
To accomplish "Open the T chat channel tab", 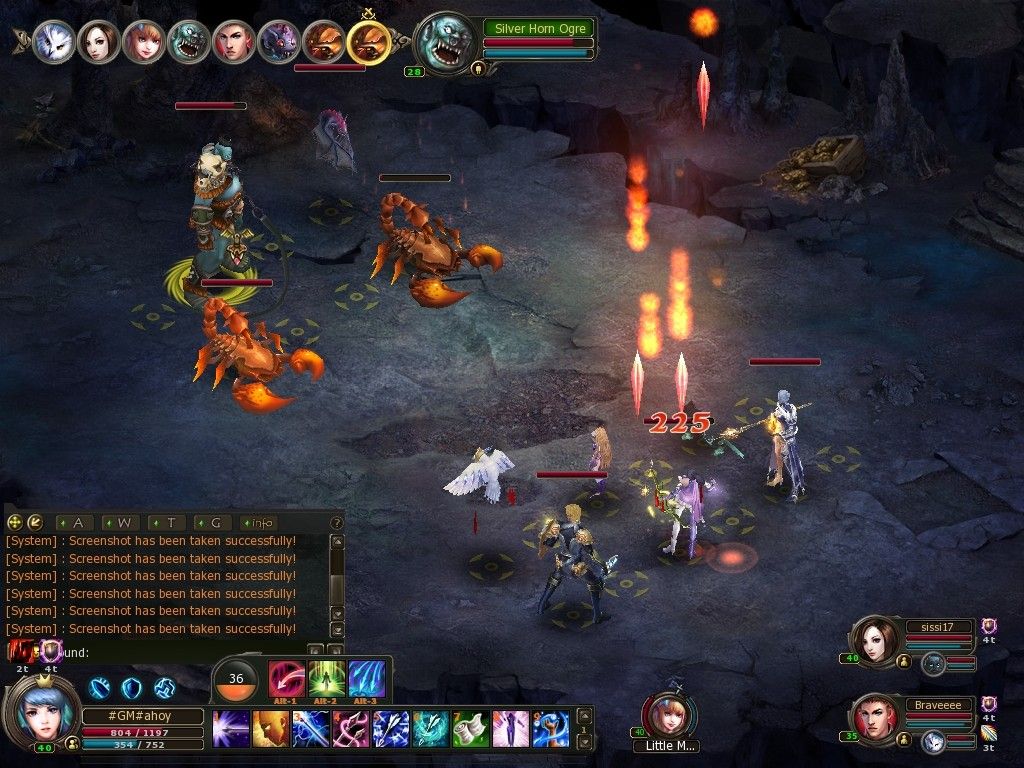I will pyautogui.click(x=168, y=522).
